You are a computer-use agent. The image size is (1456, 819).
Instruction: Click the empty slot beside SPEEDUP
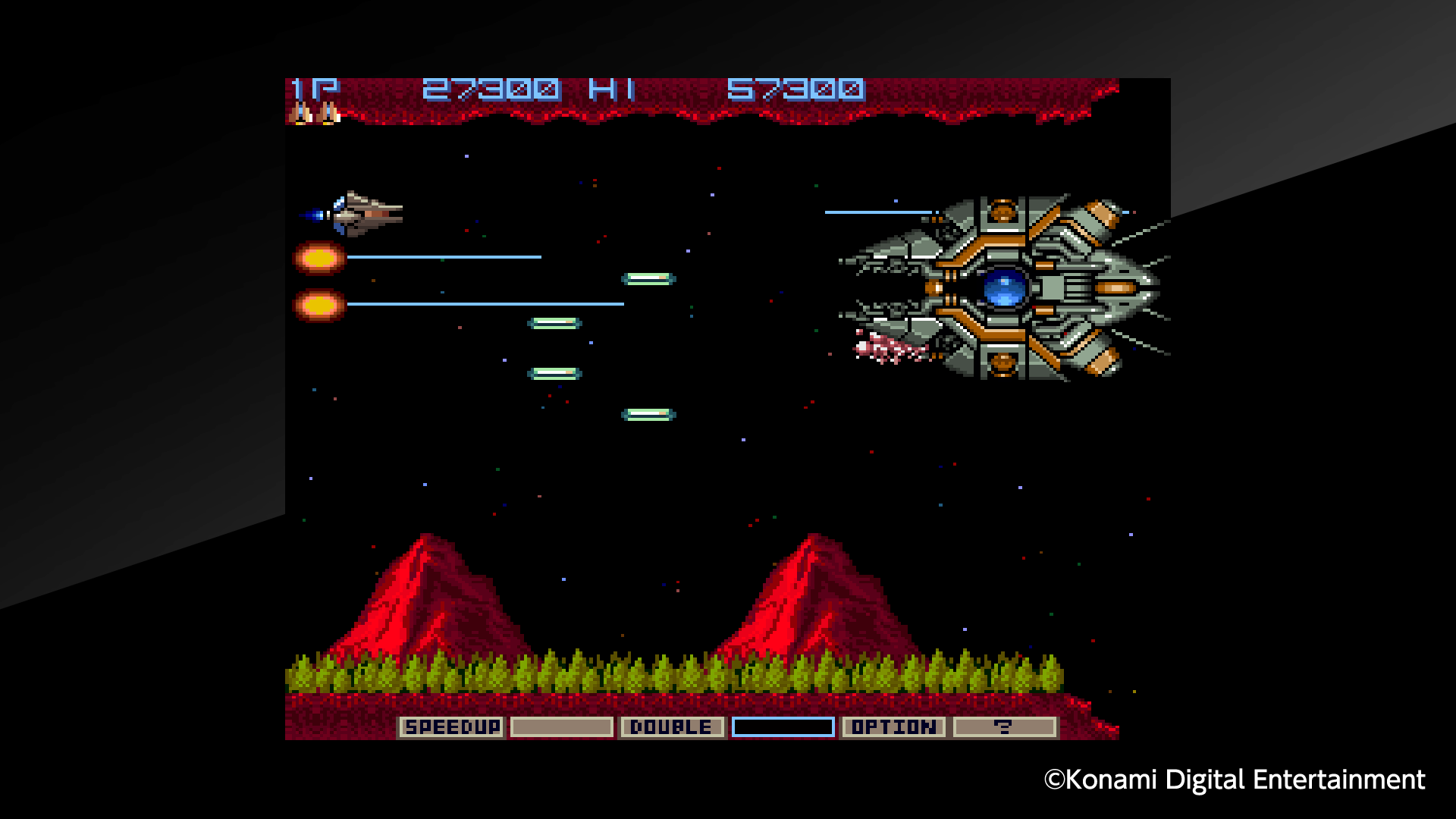pyautogui.click(x=561, y=726)
